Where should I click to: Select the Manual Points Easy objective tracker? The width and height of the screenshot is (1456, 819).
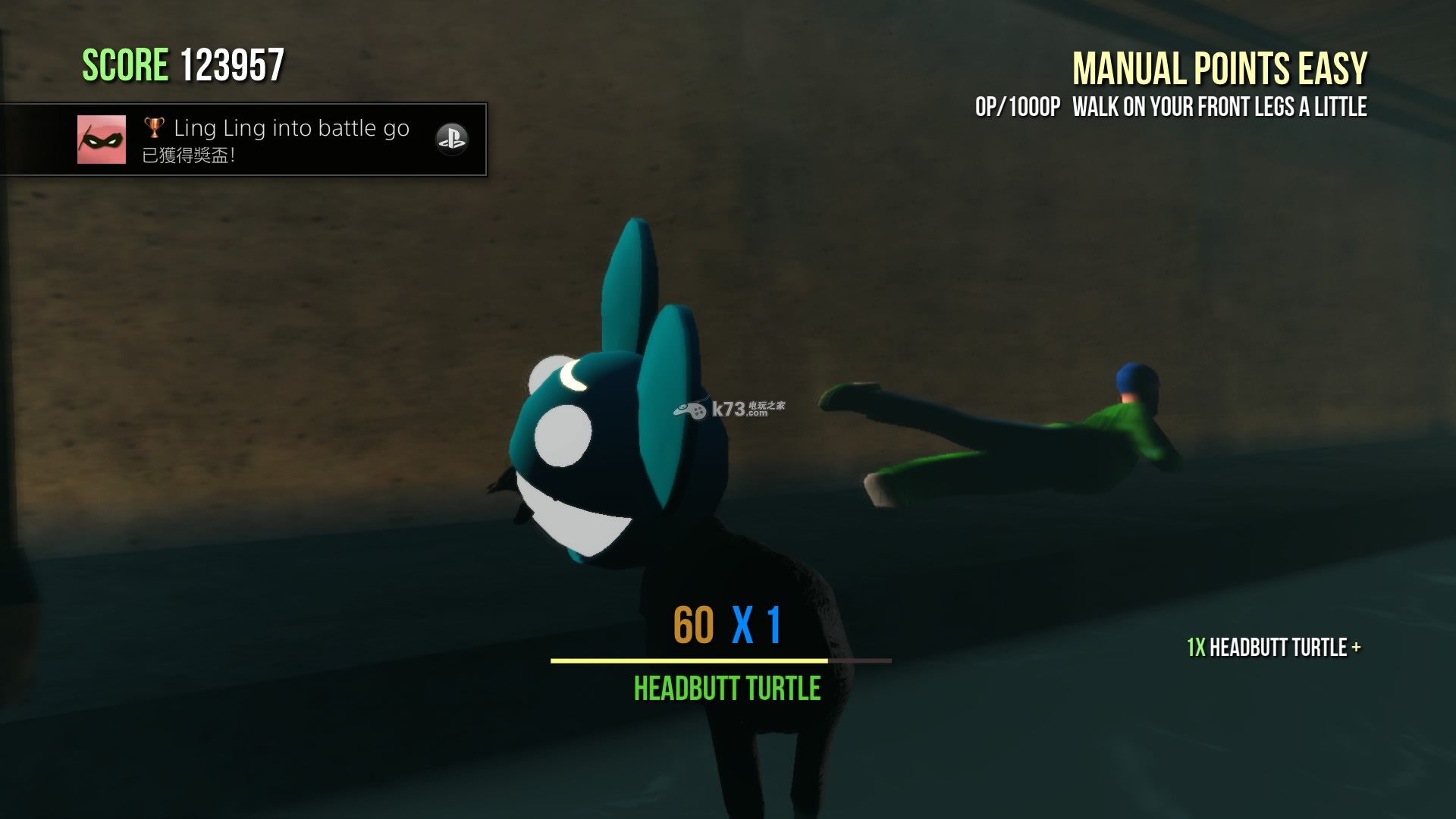pos(1219,69)
